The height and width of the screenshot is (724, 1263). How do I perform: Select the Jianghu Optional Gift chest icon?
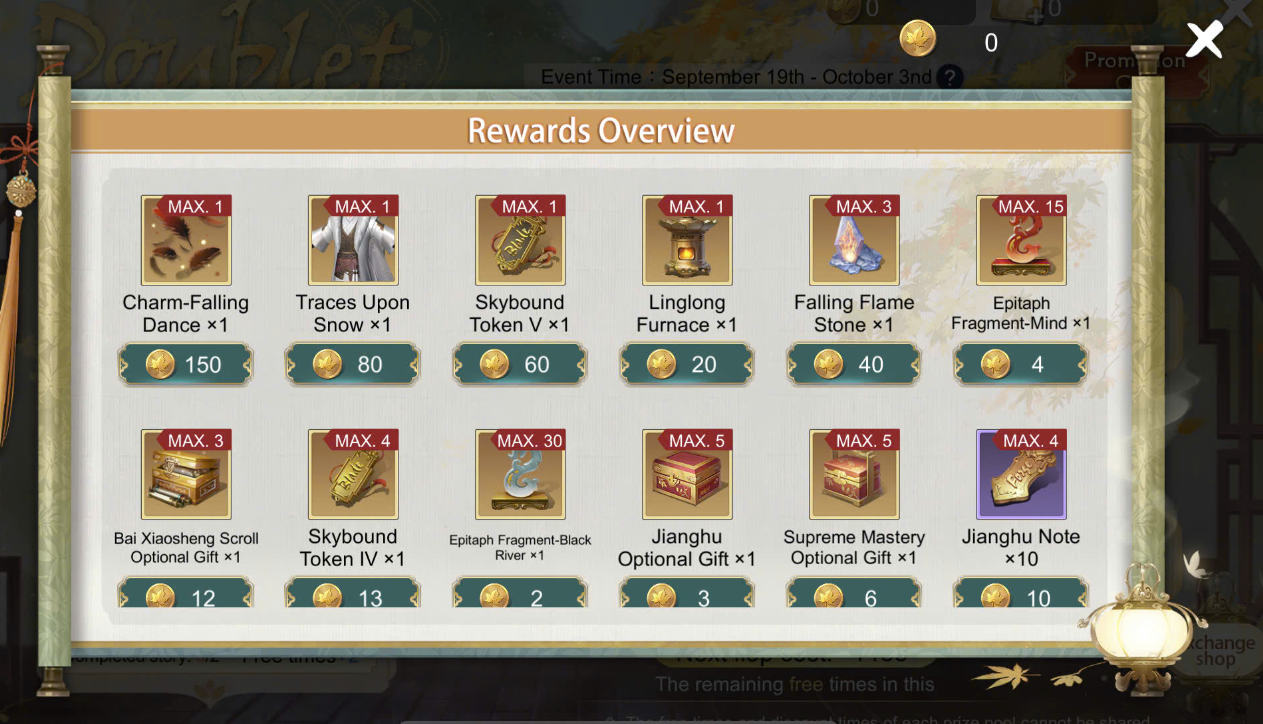pos(687,475)
